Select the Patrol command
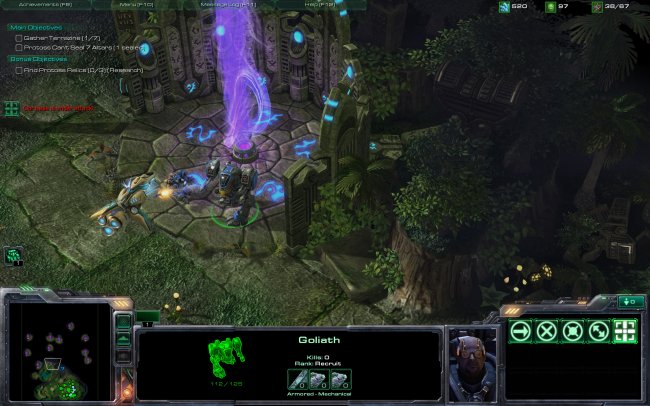Image resolution: width=650 pixels, height=406 pixels. click(x=598, y=332)
